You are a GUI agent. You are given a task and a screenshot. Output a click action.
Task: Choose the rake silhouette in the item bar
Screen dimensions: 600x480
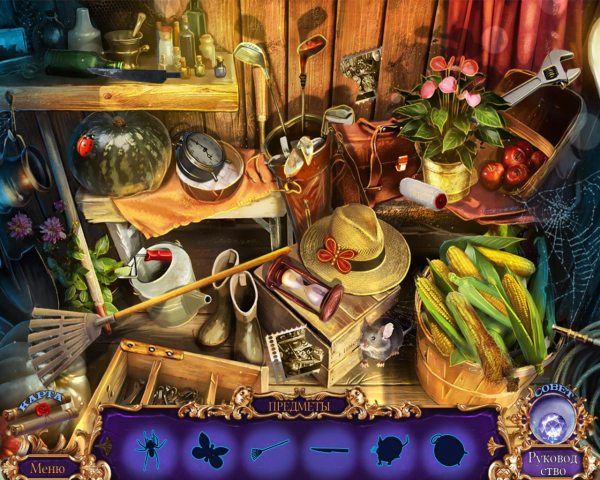(269, 449)
